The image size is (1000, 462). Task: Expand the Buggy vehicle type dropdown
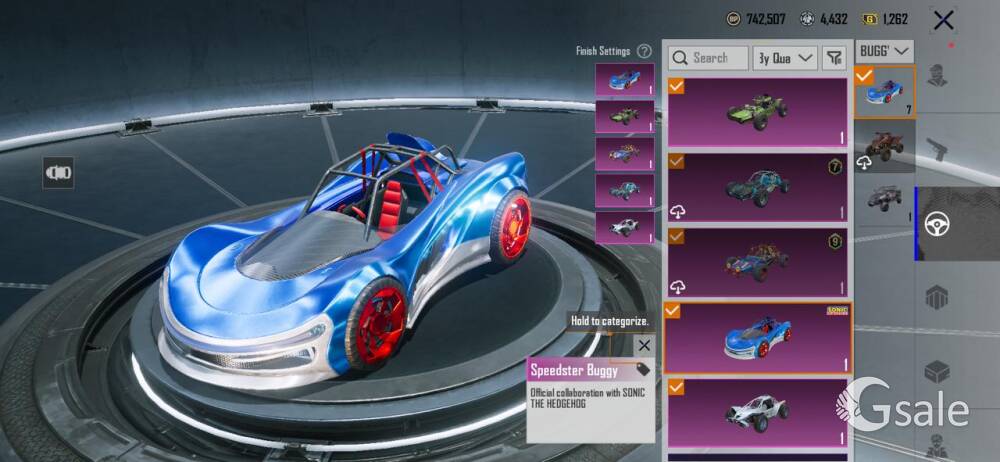point(885,51)
